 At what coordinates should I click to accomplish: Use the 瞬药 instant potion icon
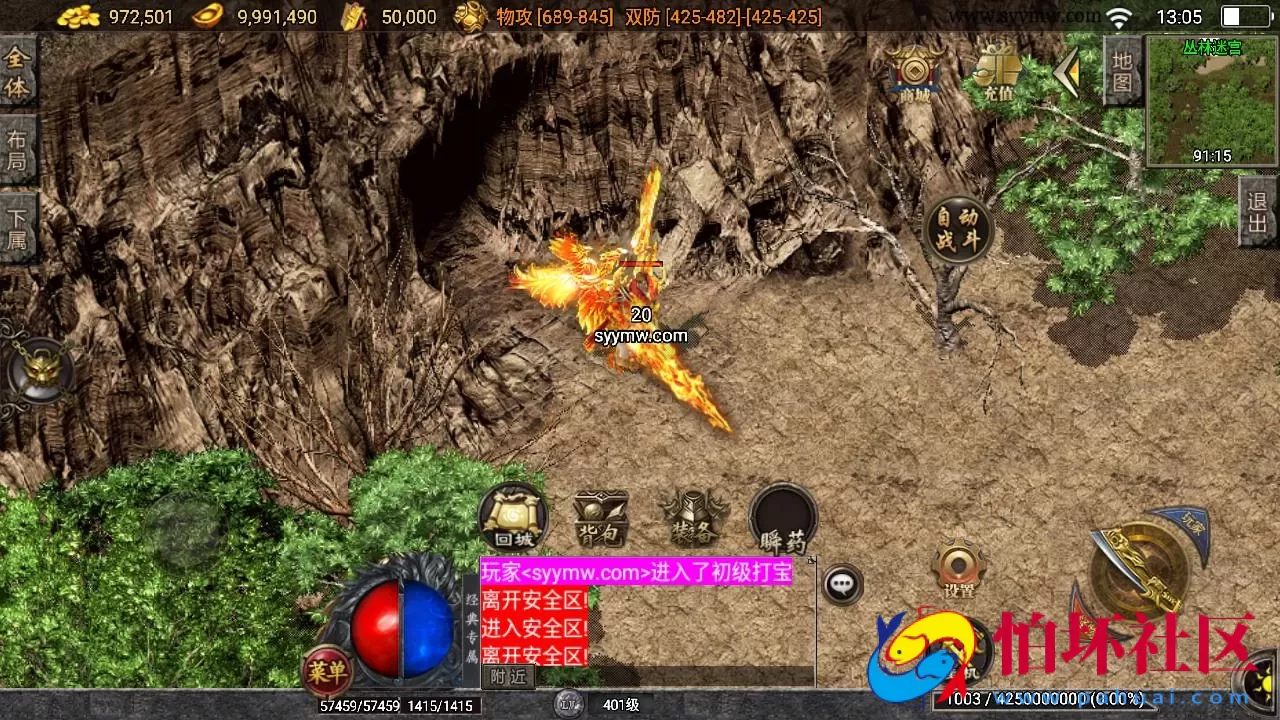pos(782,518)
